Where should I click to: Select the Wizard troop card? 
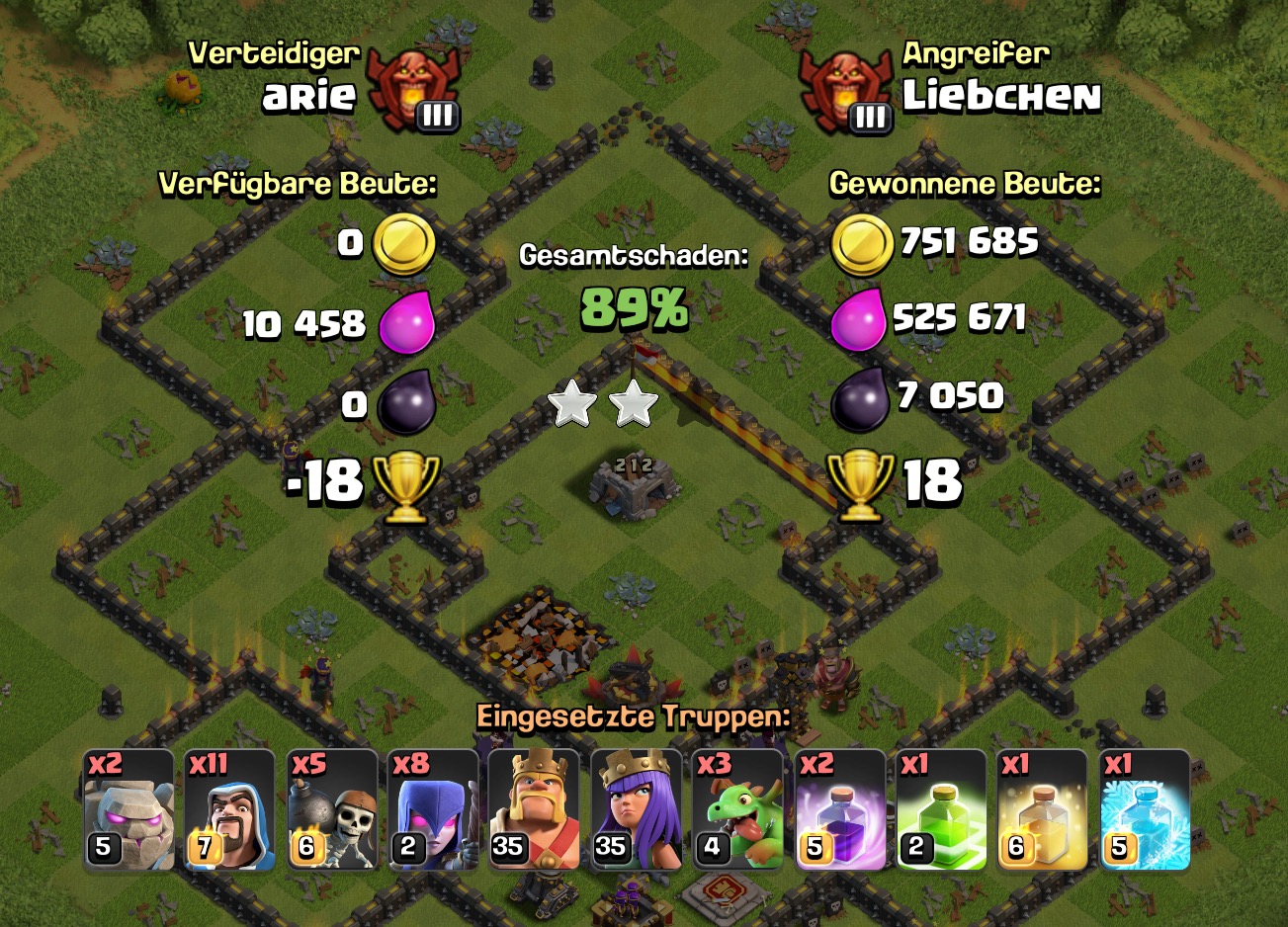(x=230, y=809)
